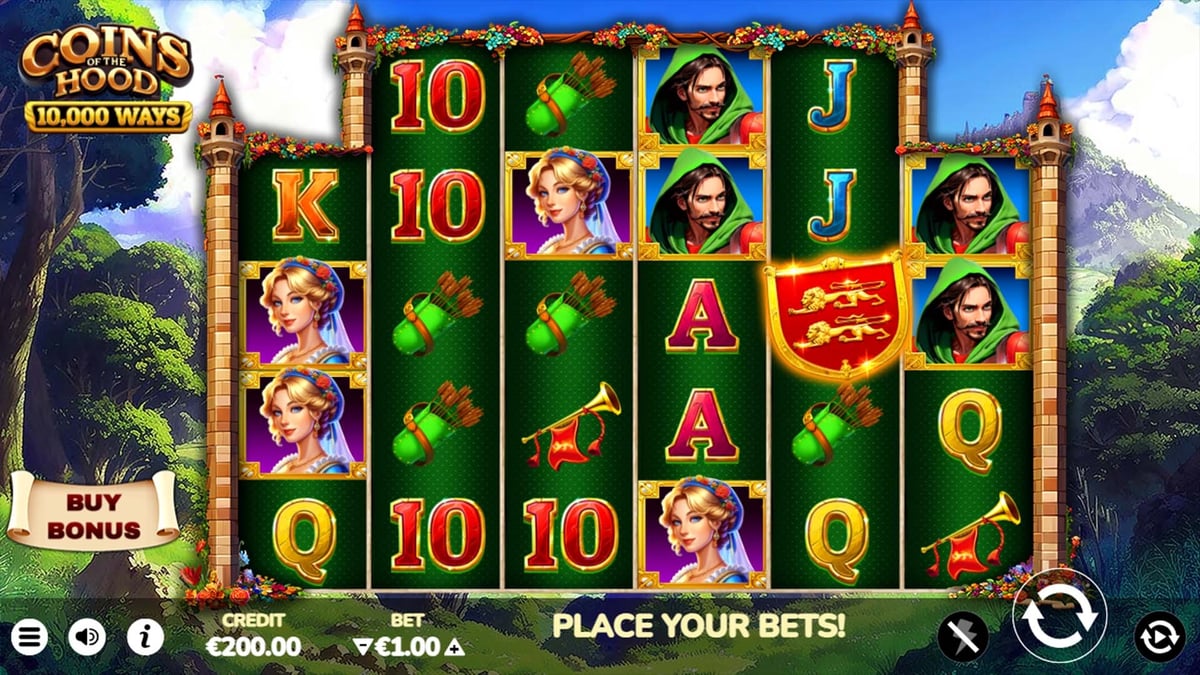Decrease the bet amount

click(x=362, y=647)
